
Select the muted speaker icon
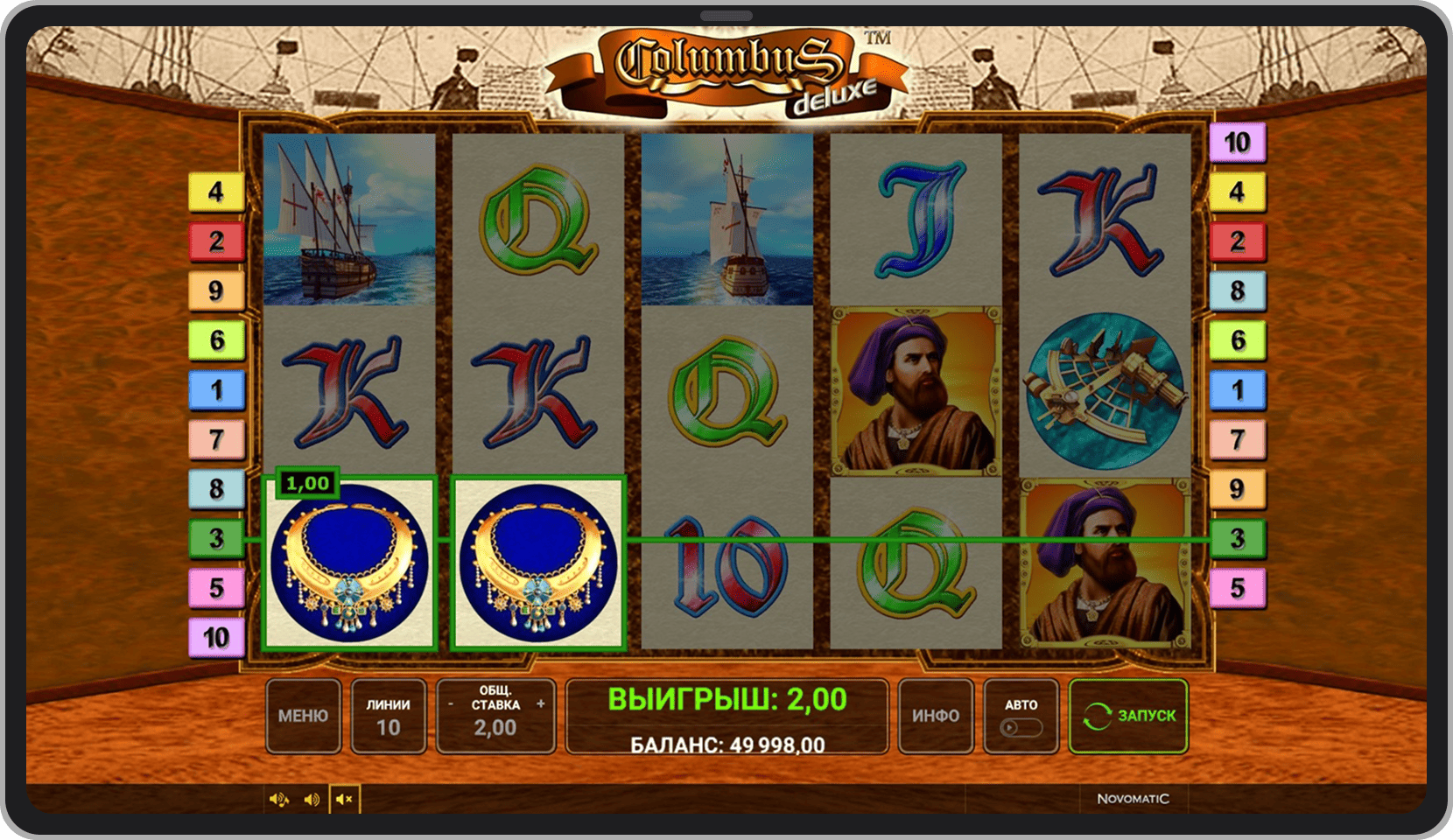(x=345, y=799)
